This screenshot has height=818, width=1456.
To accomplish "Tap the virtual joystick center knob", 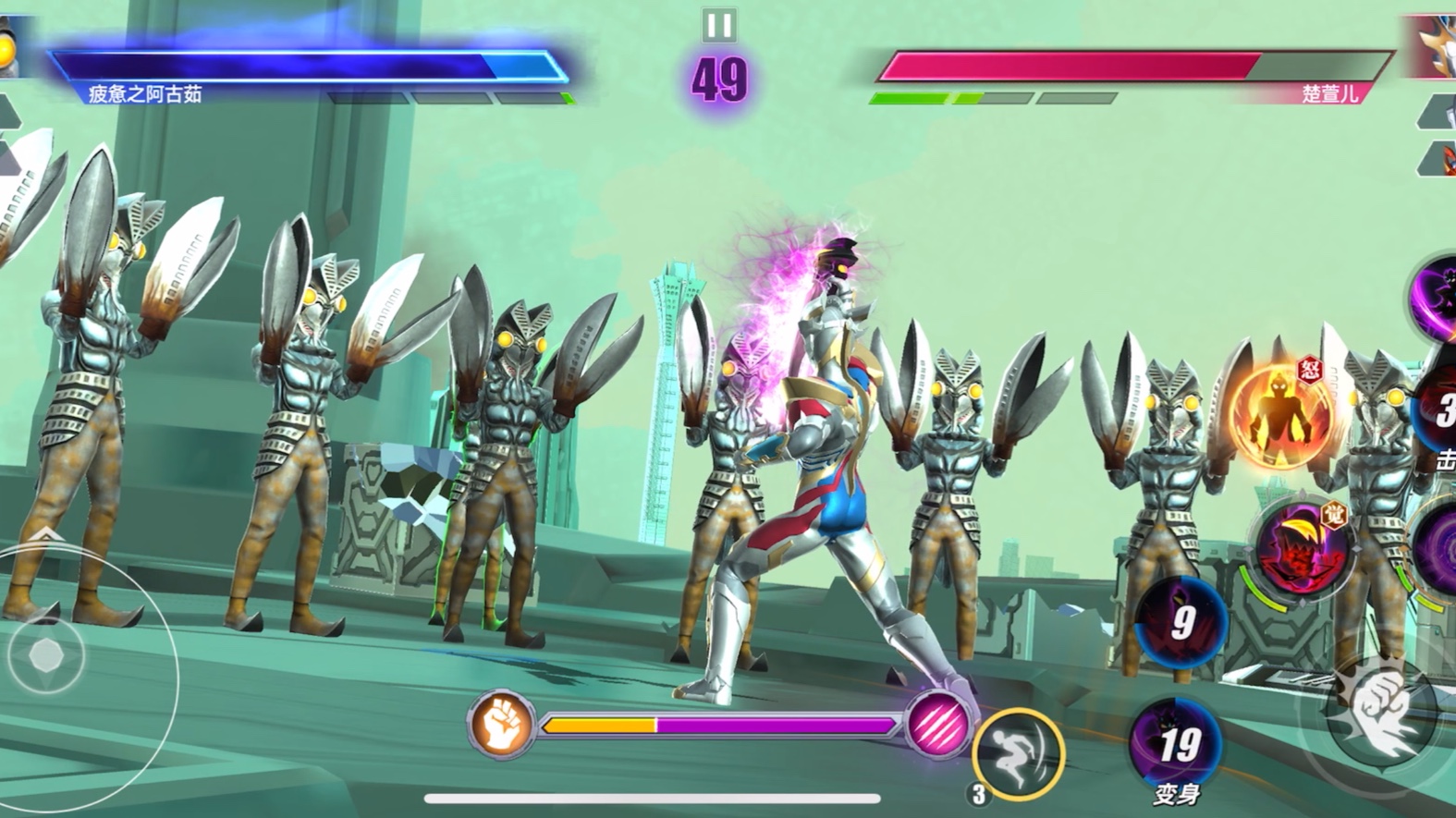I will 45,656.
